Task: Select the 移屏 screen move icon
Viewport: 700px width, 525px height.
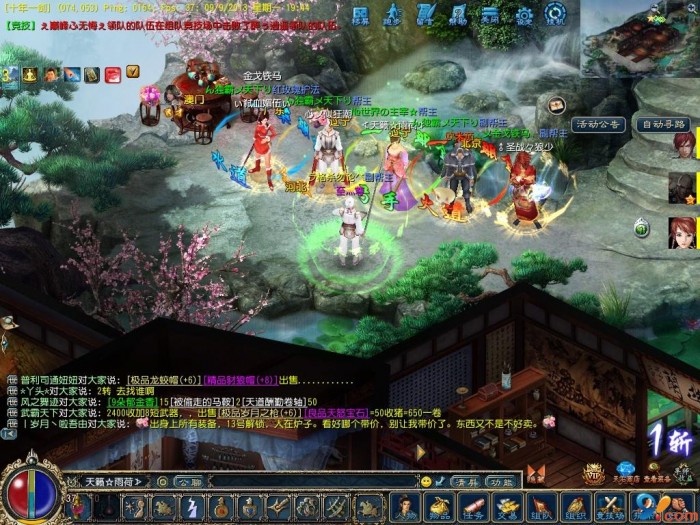Action: 361,14
